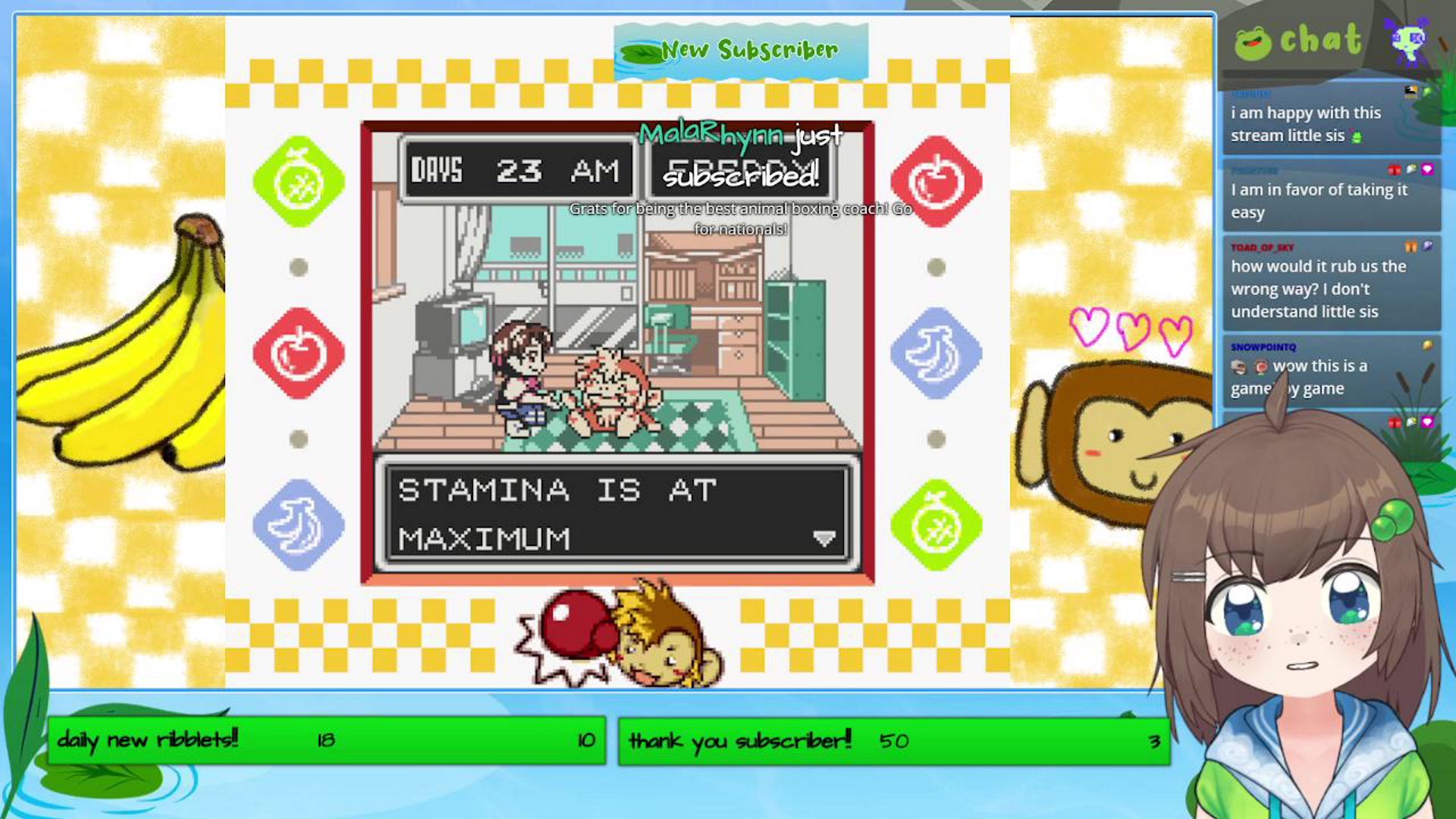The width and height of the screenshot is (1456, 819).
Task: Click the purple gem badge beside TOAD_OF_SKY
Action: (1427, 246)
